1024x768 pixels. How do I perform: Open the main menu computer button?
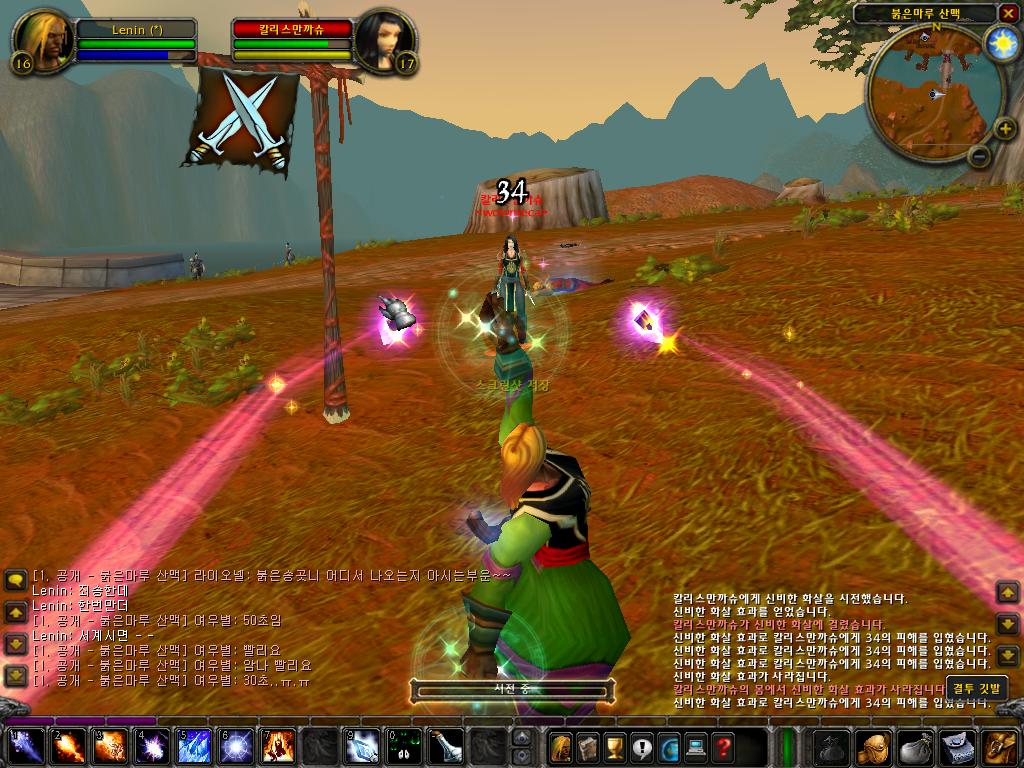696,747
